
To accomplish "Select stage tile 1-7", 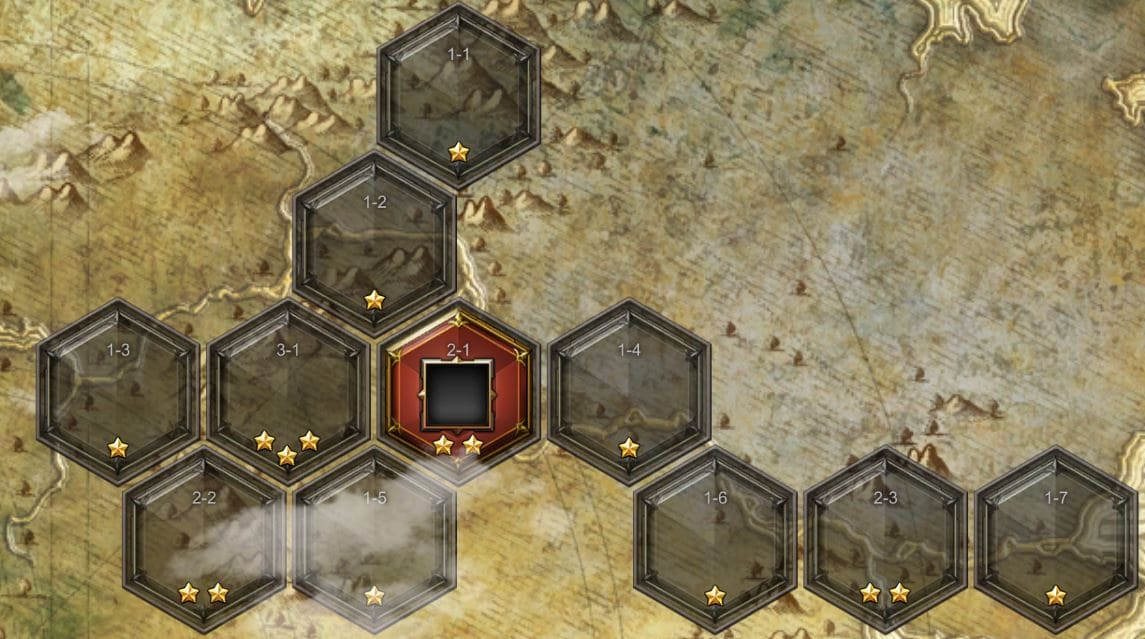I will tap(1056, 539).
